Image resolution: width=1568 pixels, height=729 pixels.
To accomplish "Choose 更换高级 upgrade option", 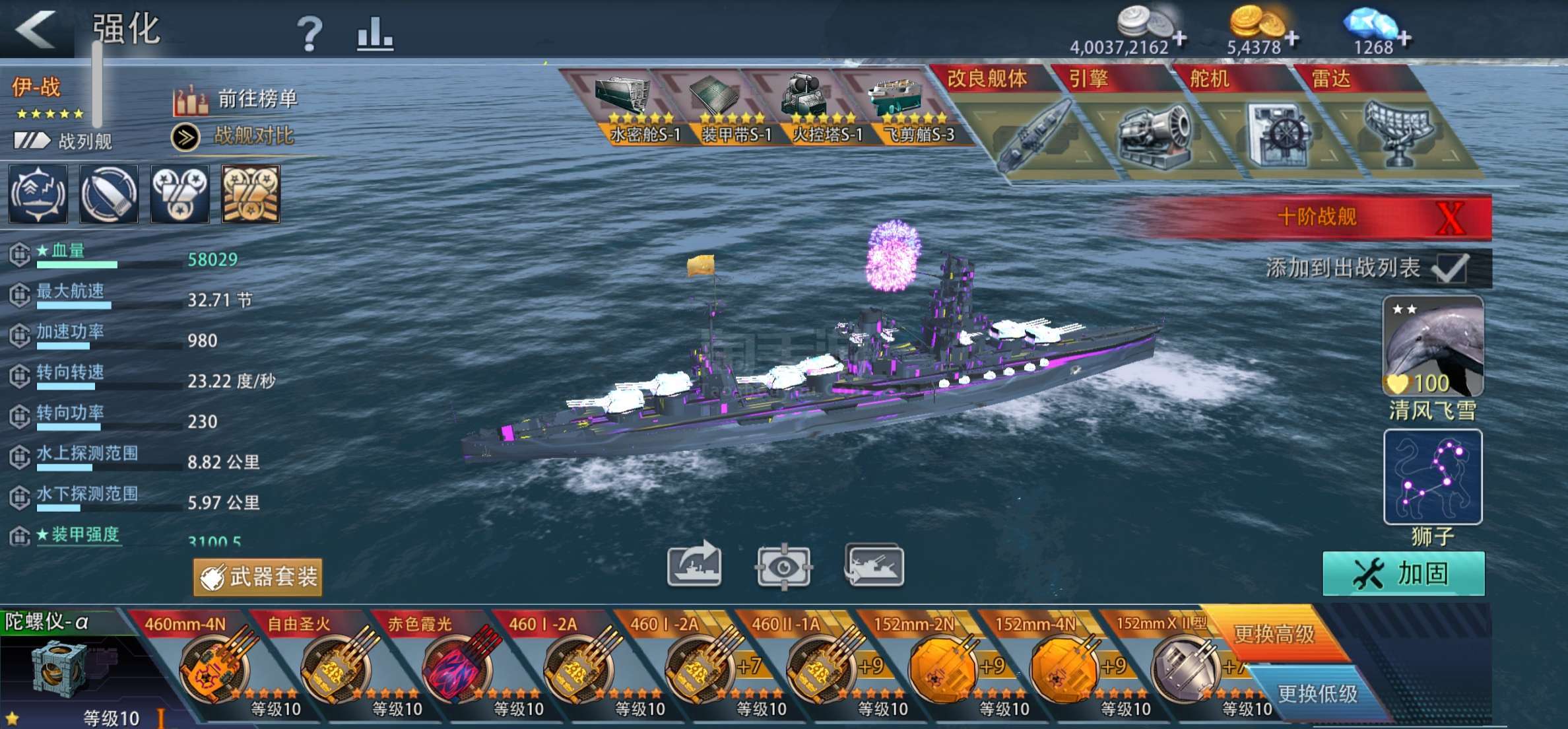I will pyautogui.click(x=1274, y=634).
